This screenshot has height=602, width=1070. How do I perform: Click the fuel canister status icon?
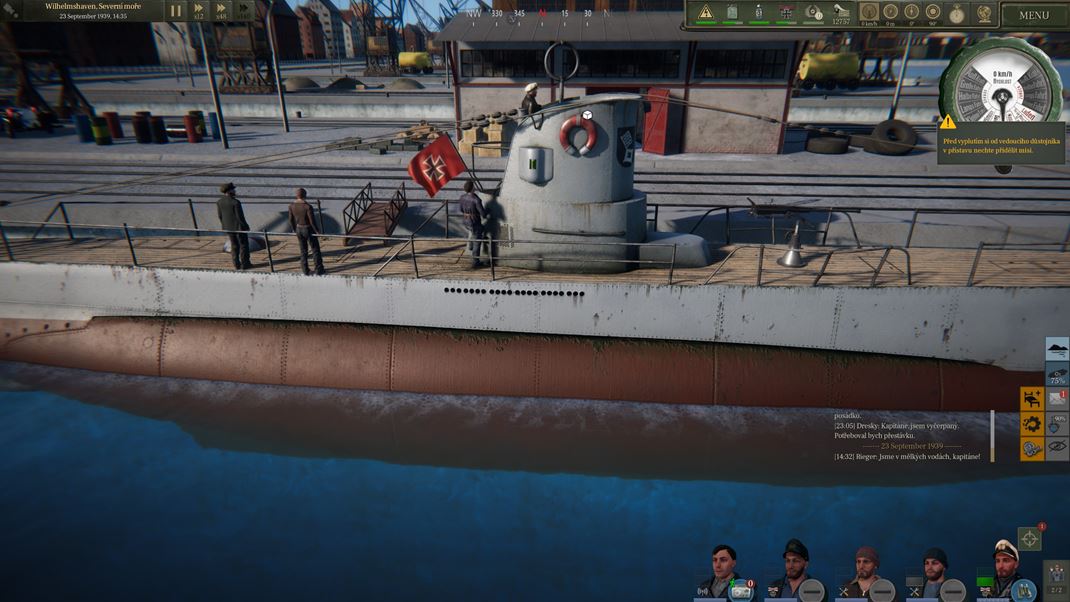[x=732, y=13]
